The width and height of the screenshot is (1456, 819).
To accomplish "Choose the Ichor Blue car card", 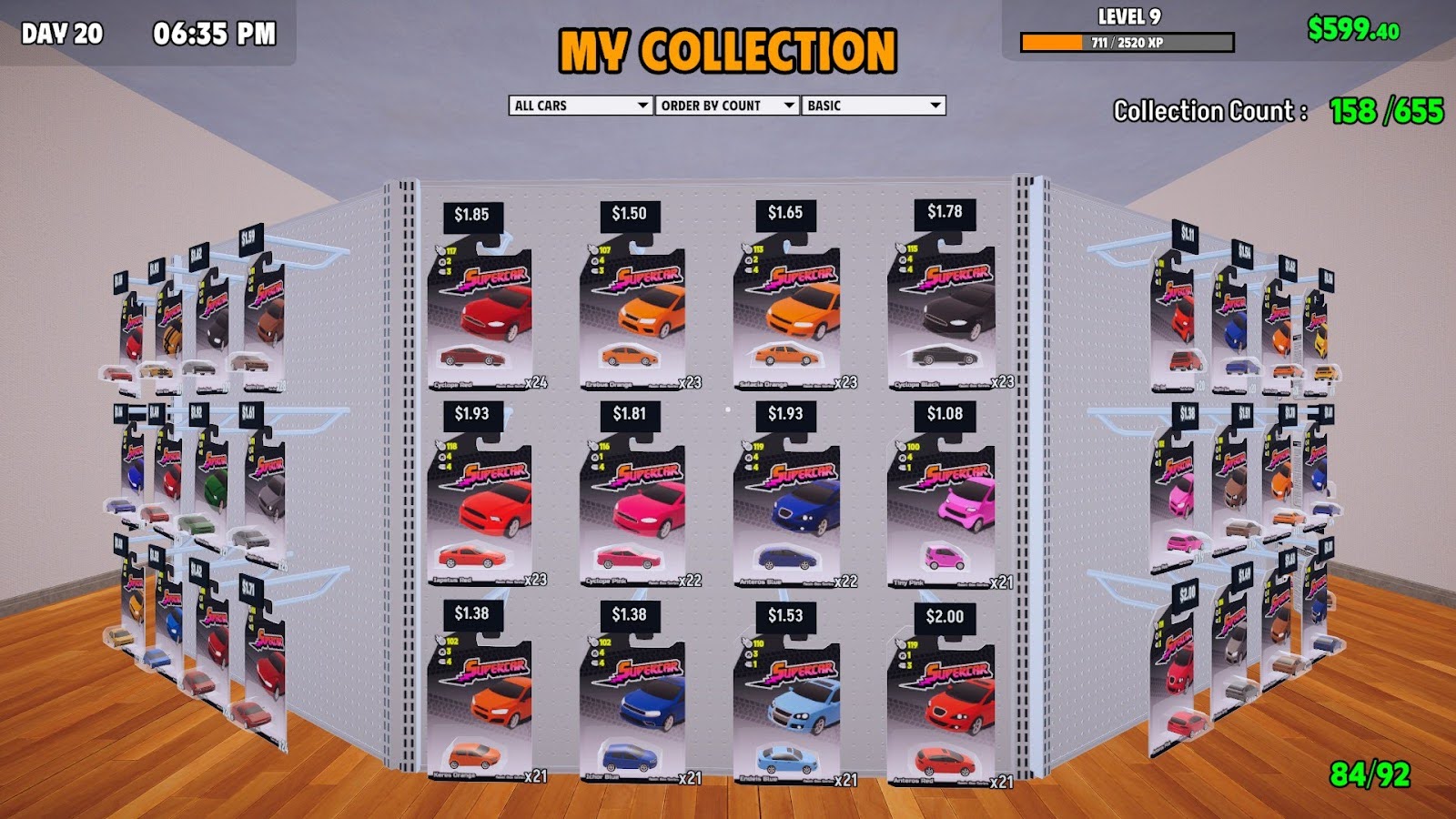I will pyautogui.click(x=632, y=712).
